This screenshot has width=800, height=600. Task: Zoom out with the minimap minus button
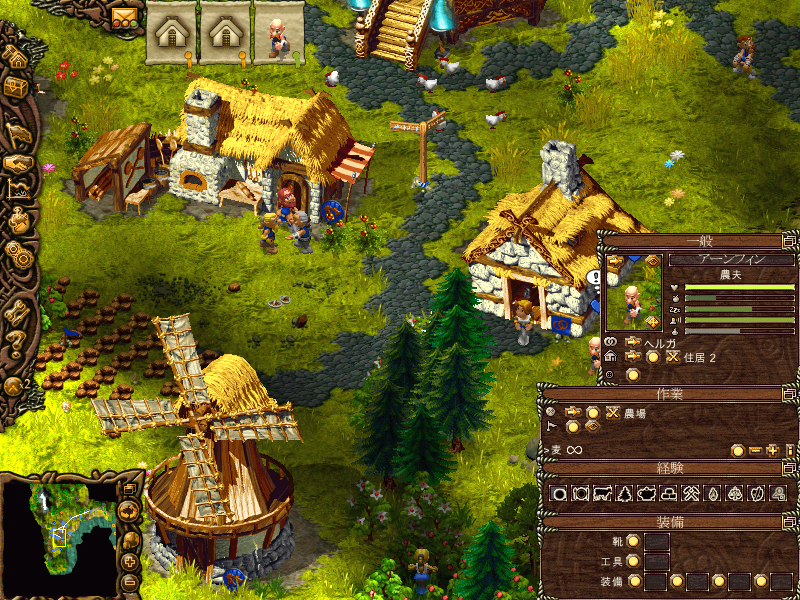[129, 583]
